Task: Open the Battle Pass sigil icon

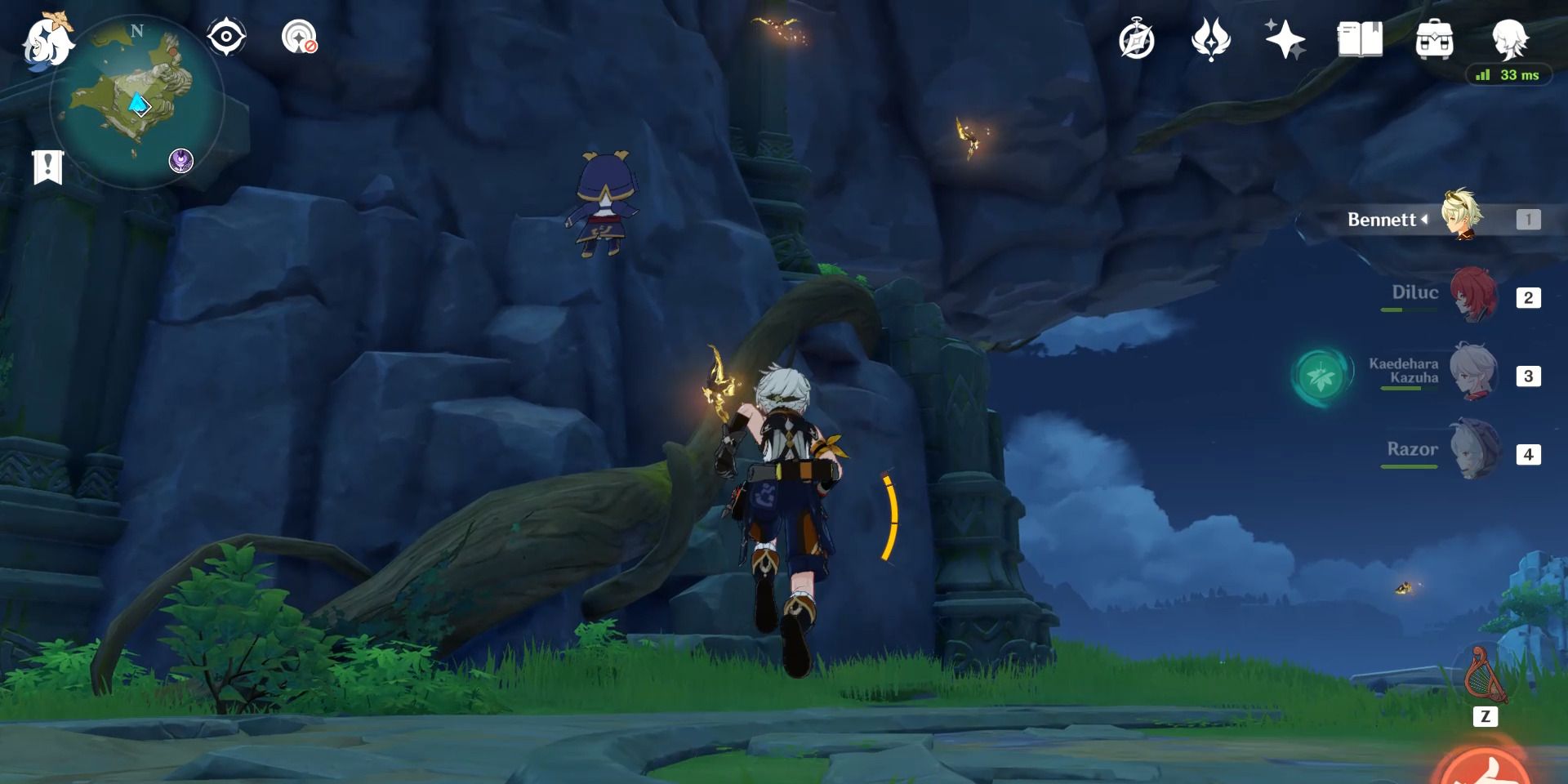Action: tap(1212, 37)
